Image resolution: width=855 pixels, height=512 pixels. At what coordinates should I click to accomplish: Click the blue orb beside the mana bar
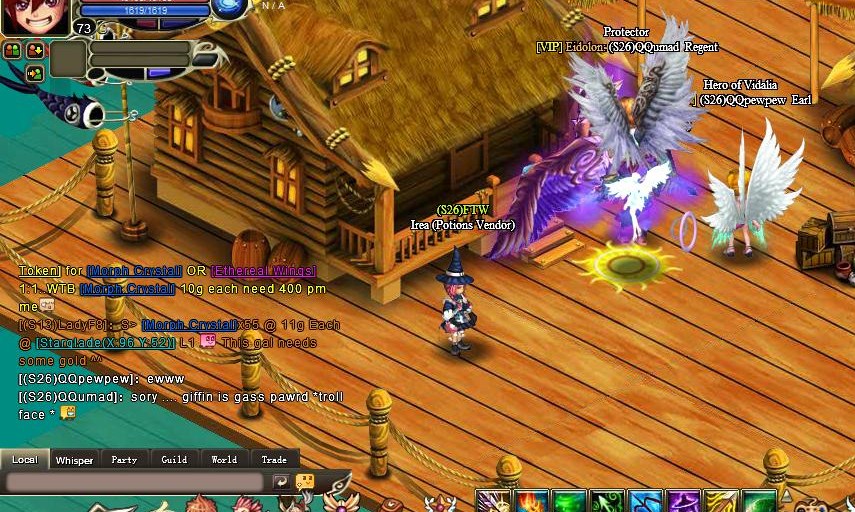click(x=230, y=8)
